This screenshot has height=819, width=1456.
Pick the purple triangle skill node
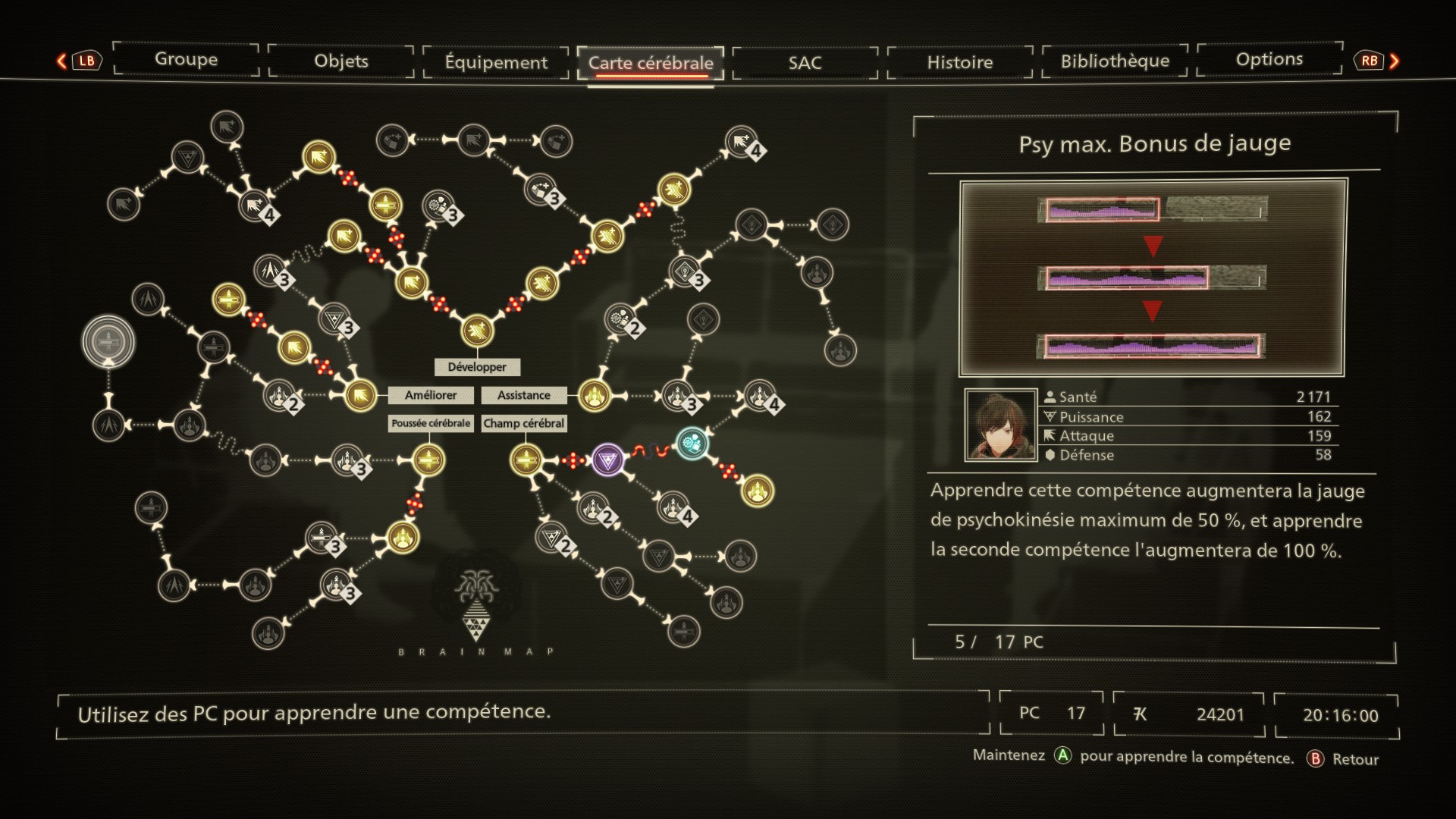pos(607,460)
